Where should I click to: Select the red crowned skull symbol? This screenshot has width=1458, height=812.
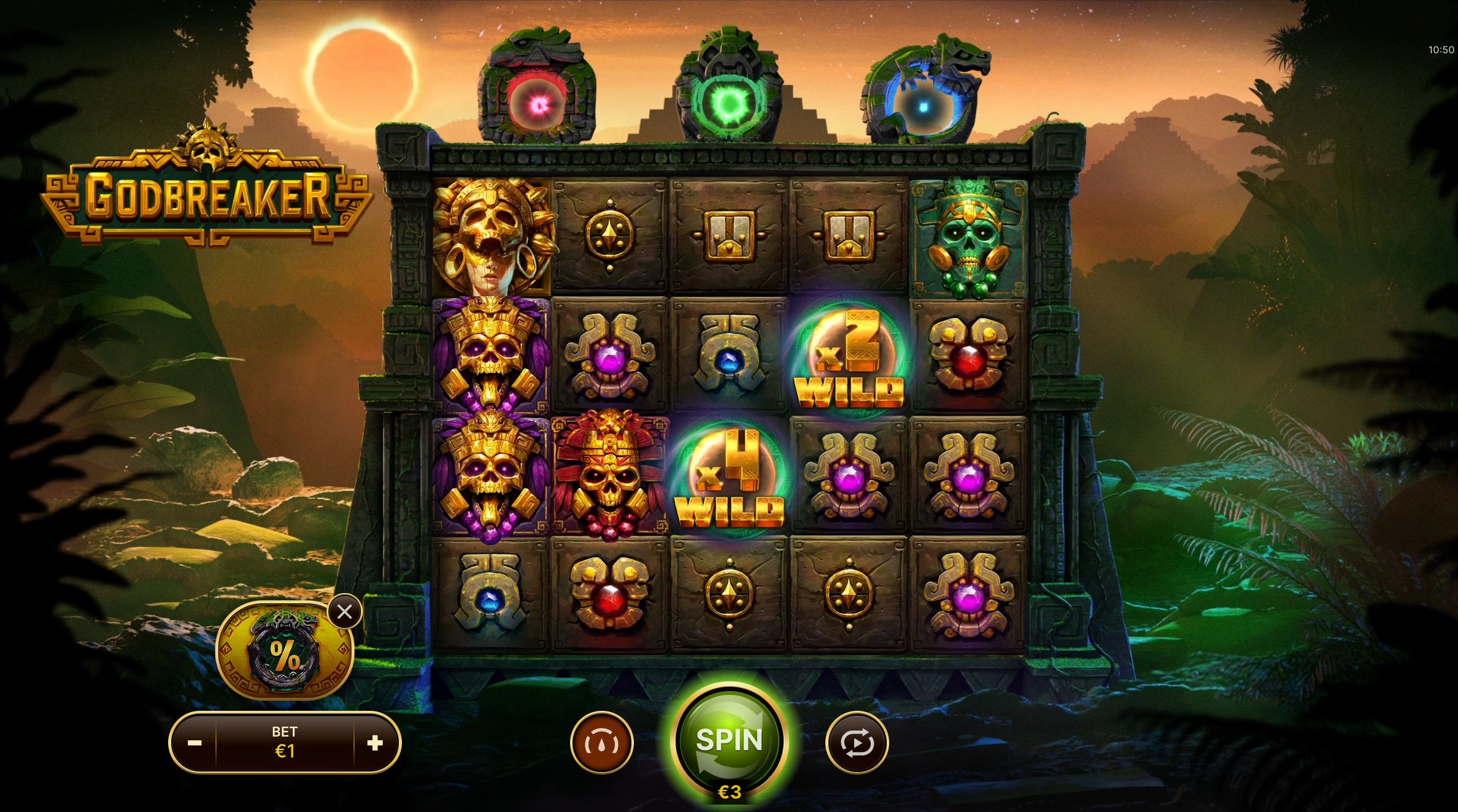pos(611,475)
